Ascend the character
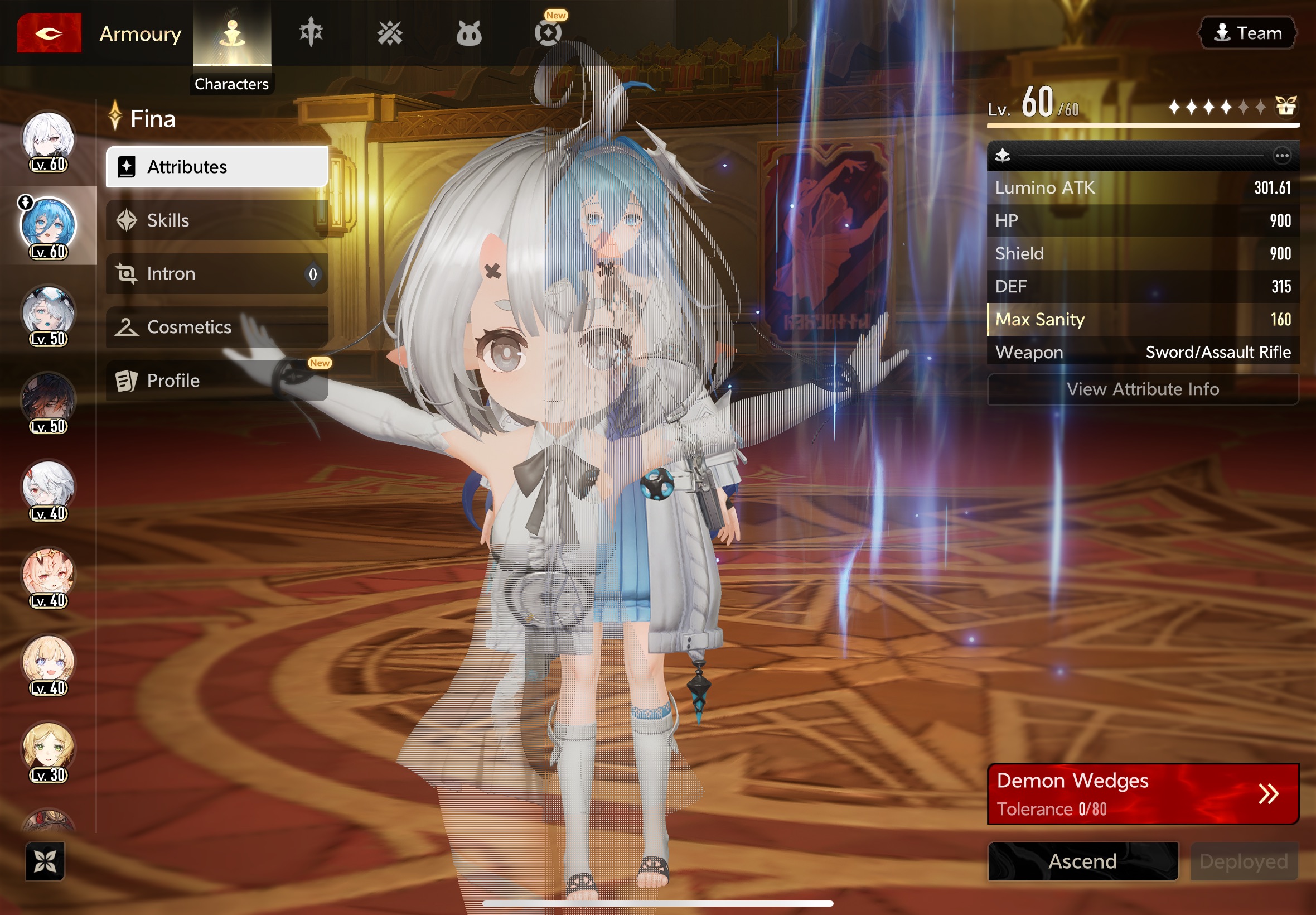The image size is (1316, 915). [x=1083, y=861]
